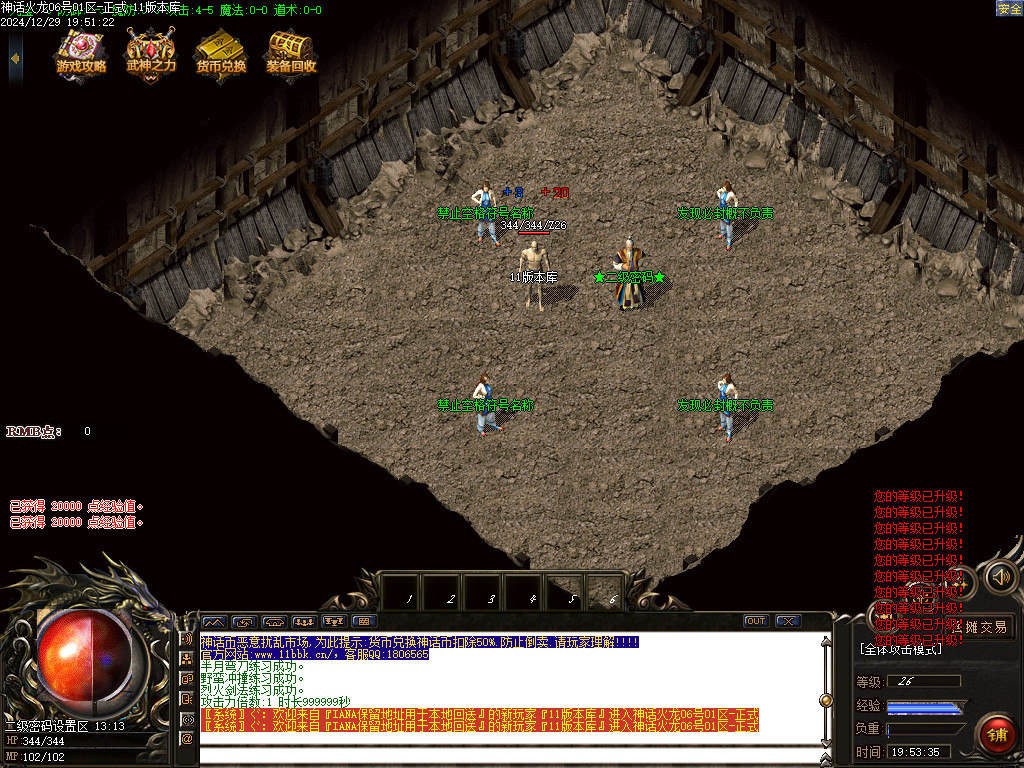Open the 货币兑换 currency exchange icon
This screenshot has width=1024, height=768.
pyautogui.click(x=221, y=52)
